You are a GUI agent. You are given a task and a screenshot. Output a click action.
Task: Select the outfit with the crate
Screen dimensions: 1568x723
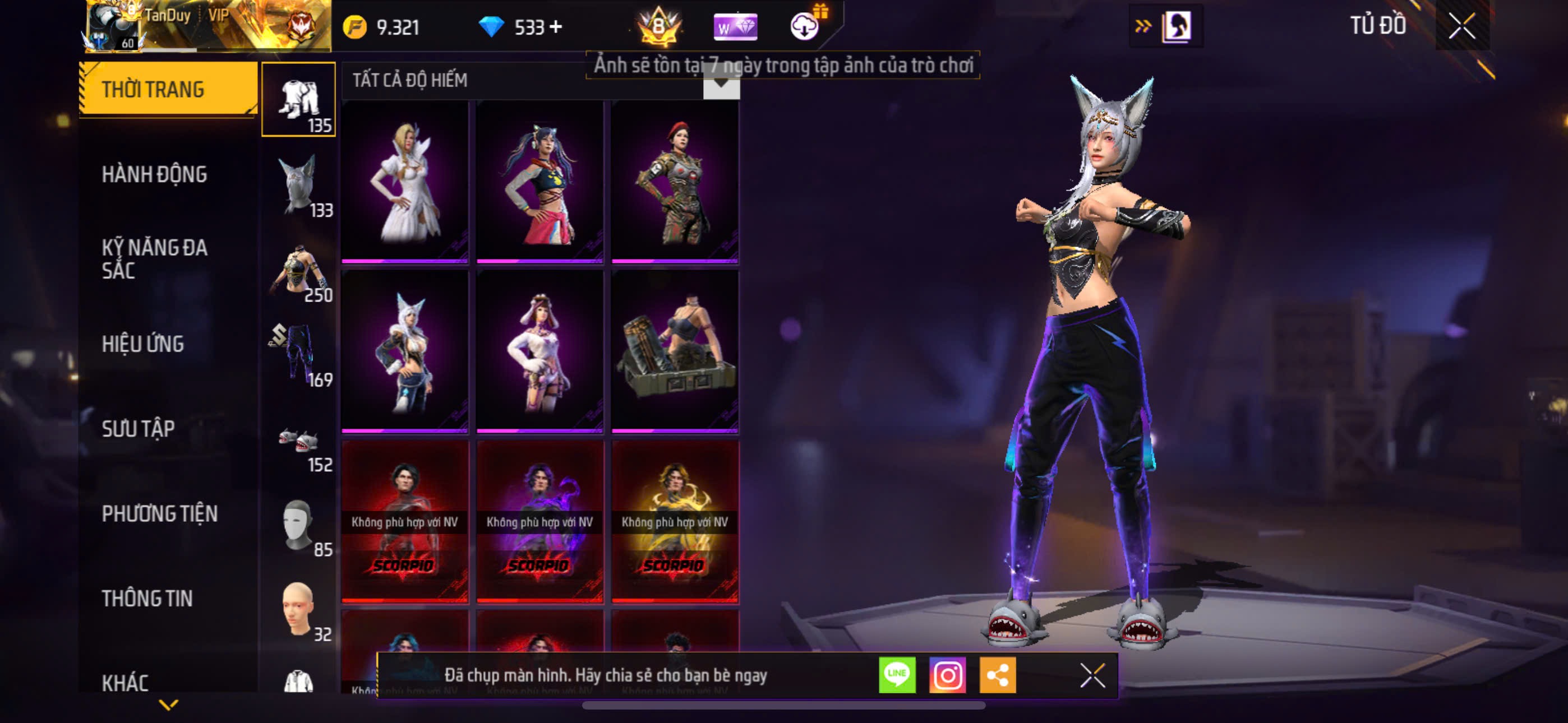[x=675, y=351]
